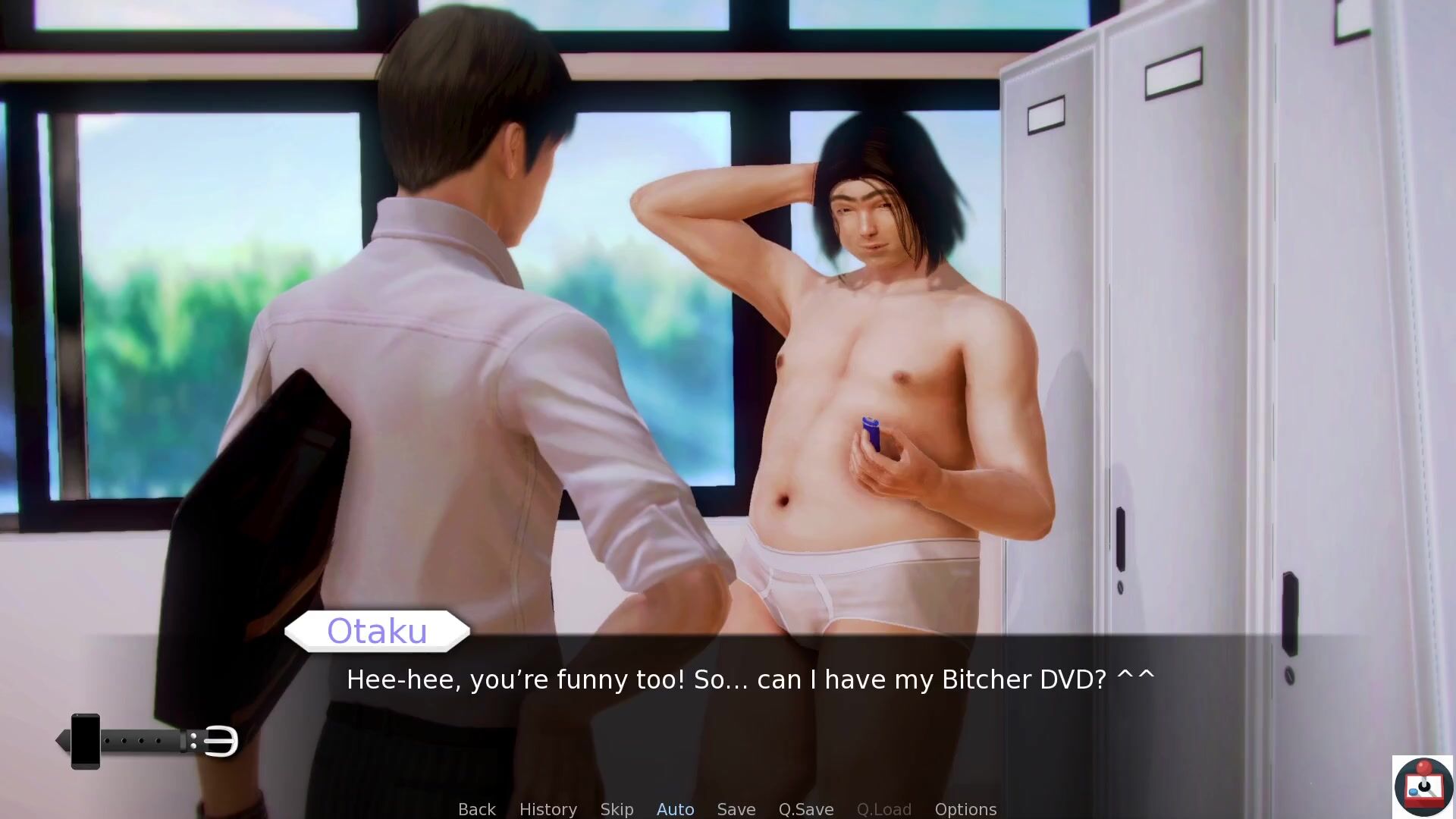Go back one dialogue line
The image size is (1456, 819).
coord(476,809)
